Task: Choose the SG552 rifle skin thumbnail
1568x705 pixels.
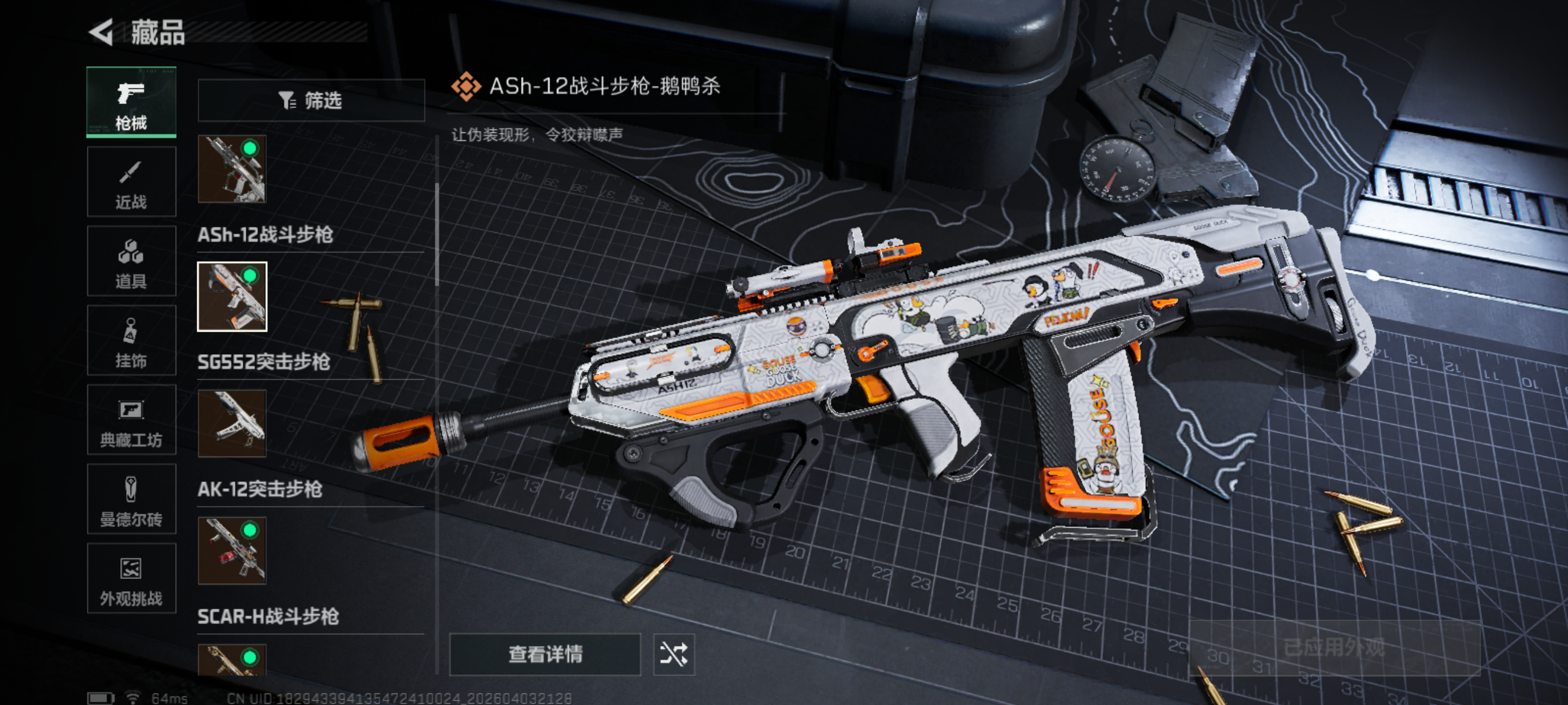Action: coord(232,424)
